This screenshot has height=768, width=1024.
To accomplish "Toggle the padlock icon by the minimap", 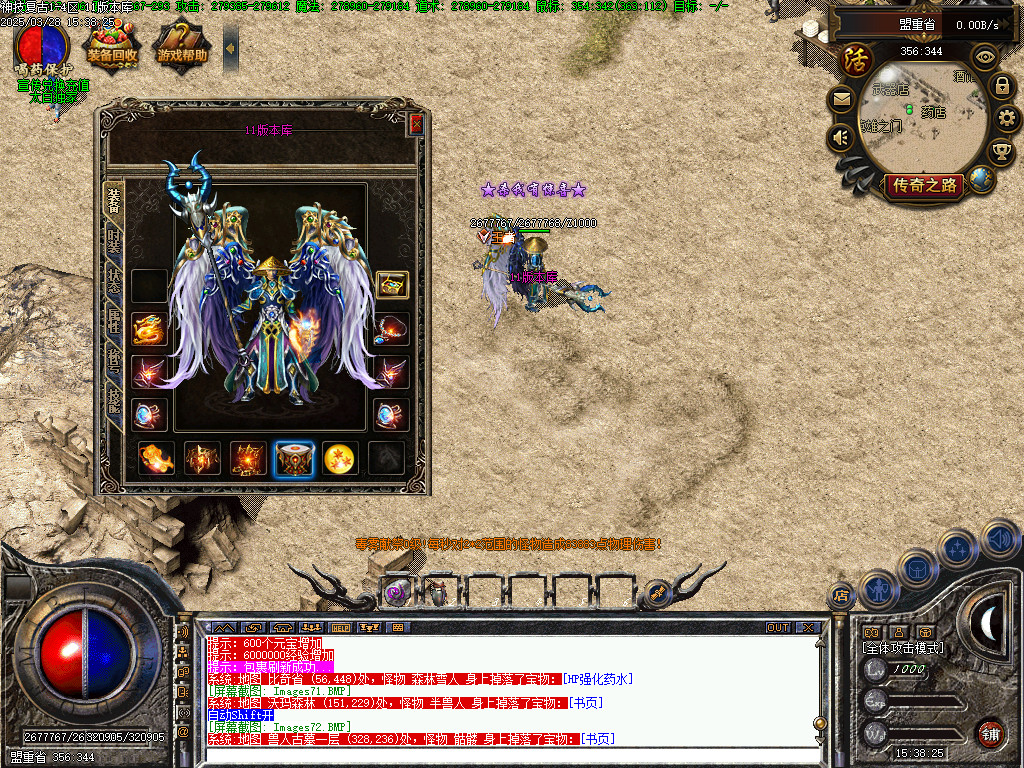I will (x=1001, y=86).
